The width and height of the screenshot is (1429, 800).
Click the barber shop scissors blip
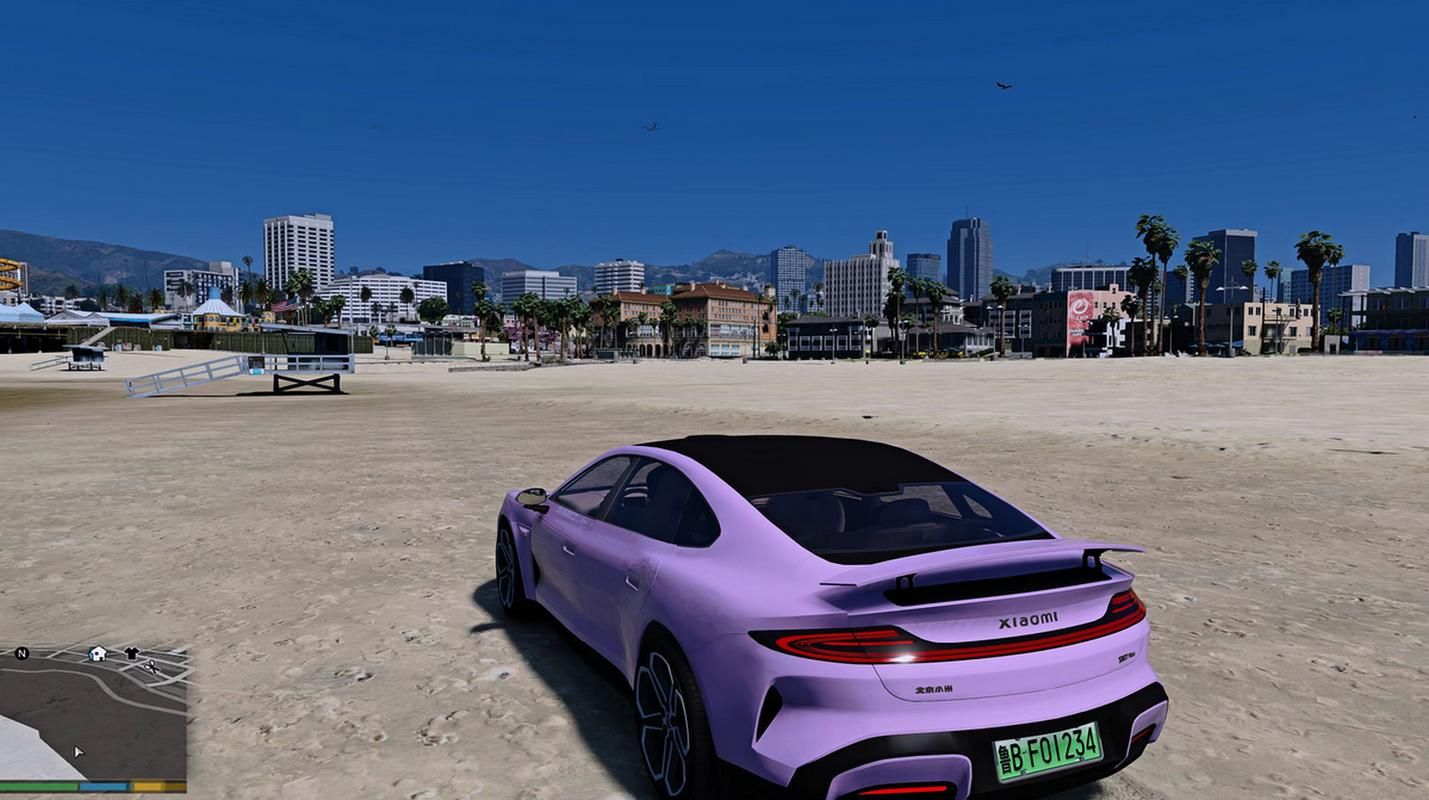(151, 668)
